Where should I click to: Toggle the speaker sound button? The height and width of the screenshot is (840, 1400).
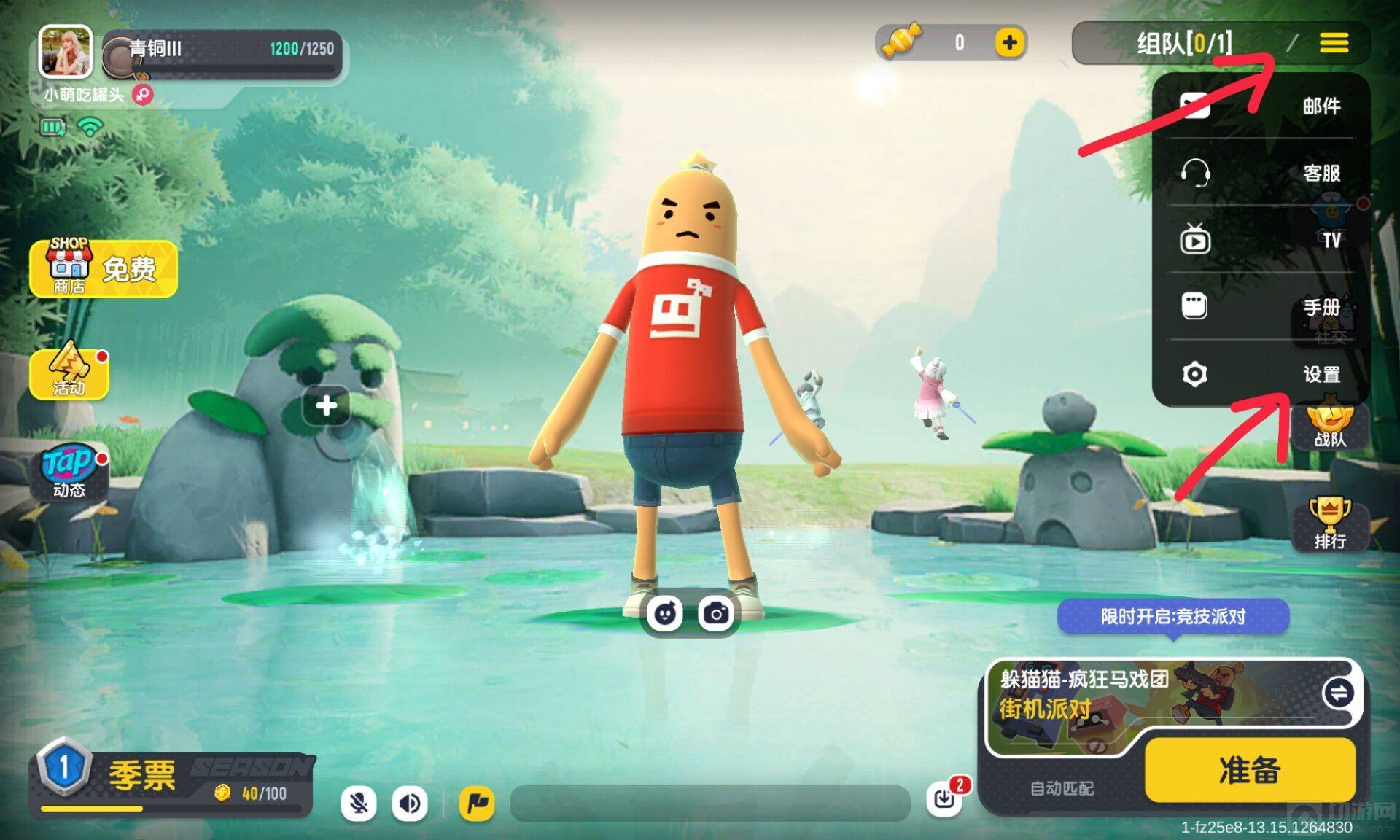(410, 804)
